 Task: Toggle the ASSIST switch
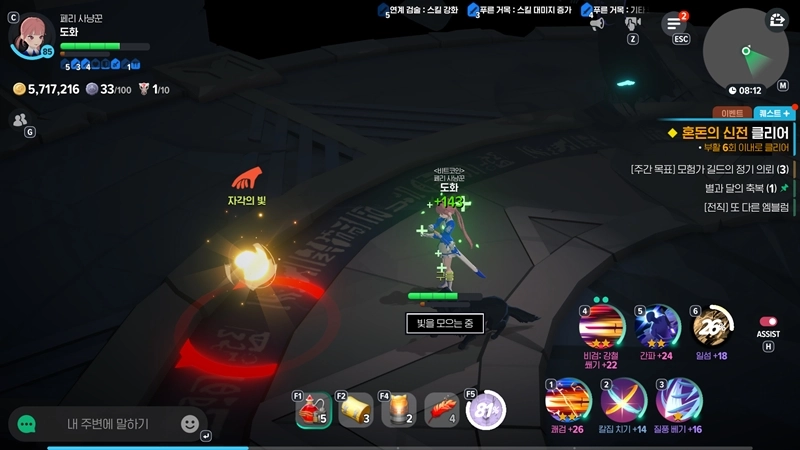click(768, 322)
